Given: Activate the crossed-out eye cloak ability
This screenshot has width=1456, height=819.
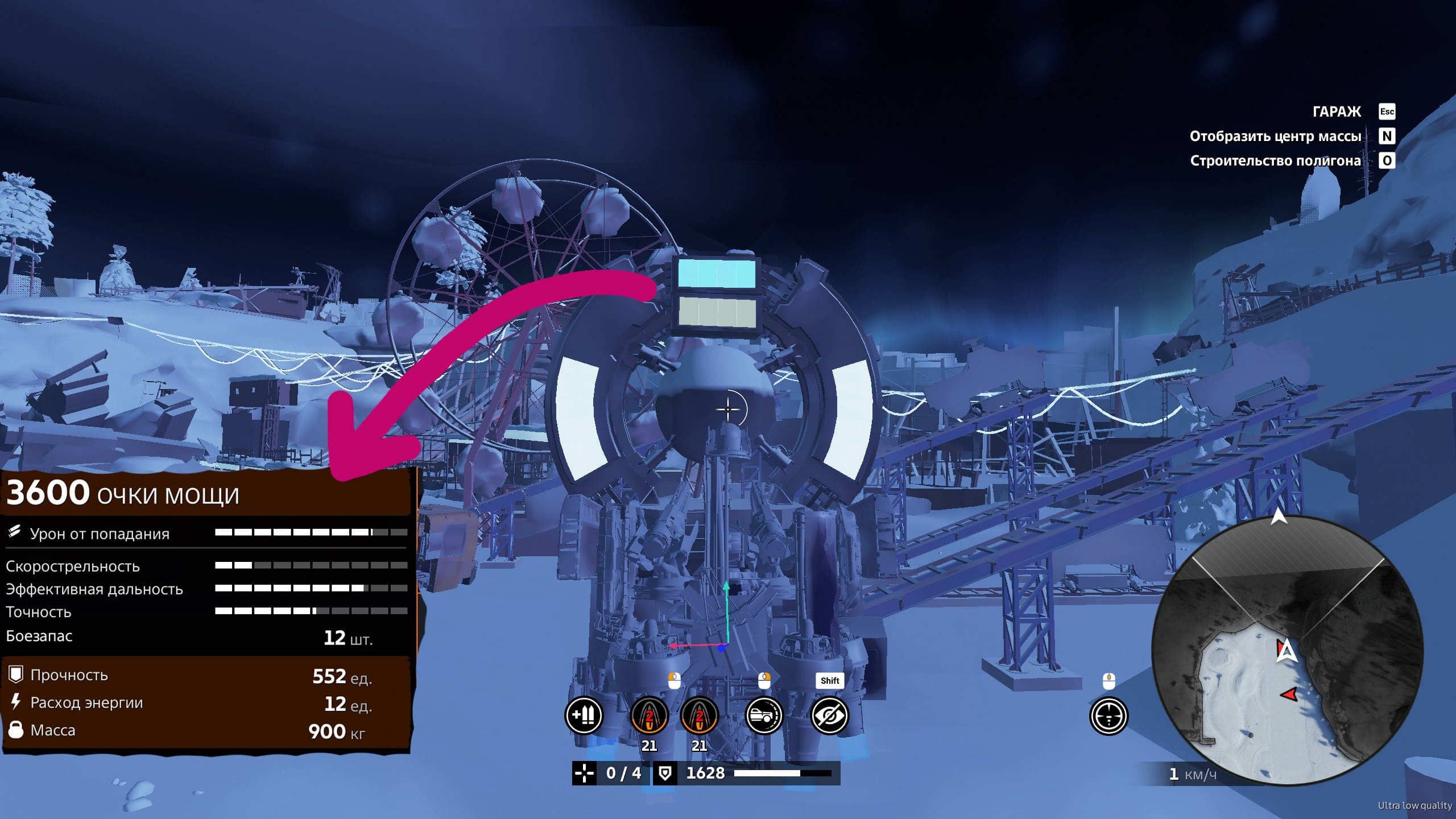Looking at the screenshot, I should tap(829, 715).
